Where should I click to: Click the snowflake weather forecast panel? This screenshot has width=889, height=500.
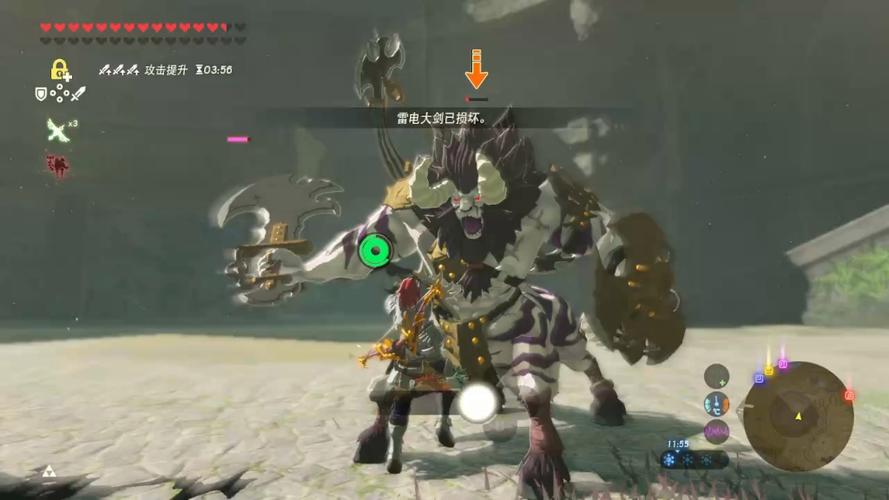(x=693, y=460)
